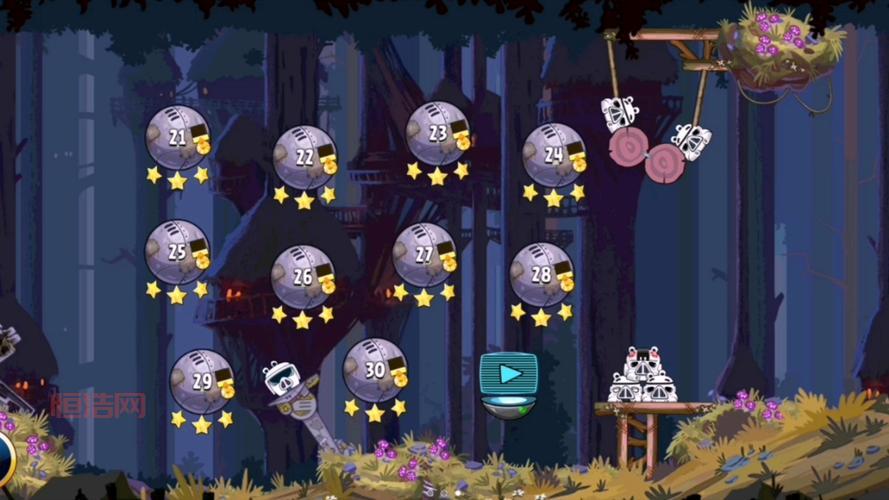The height and width of the screenshot is (500, 889).
Task: Start level 24
Action: click(553, 156)
